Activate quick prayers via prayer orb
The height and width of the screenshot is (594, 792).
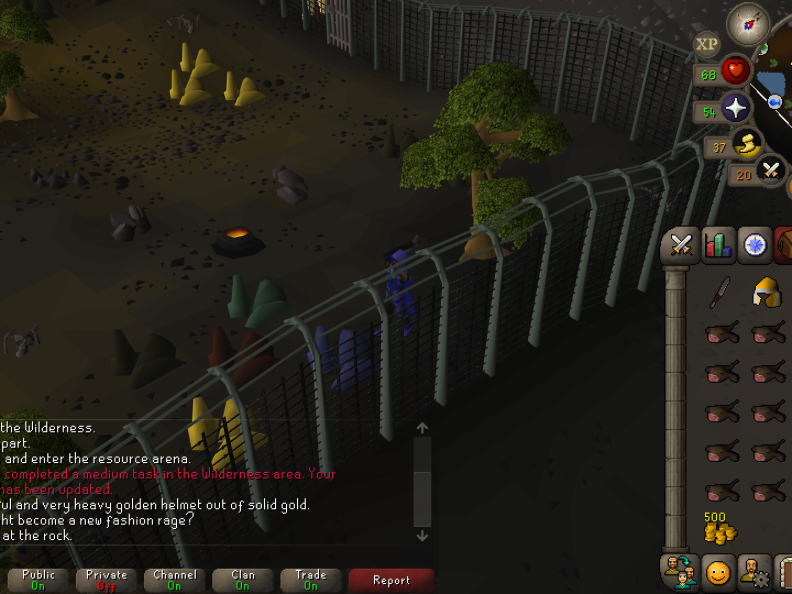coord(737,110)
